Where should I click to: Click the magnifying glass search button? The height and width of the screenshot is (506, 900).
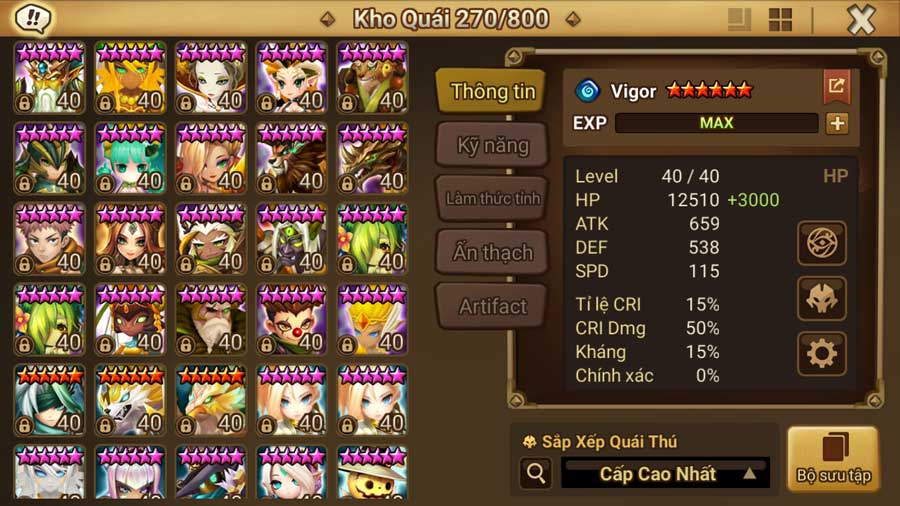536,473
